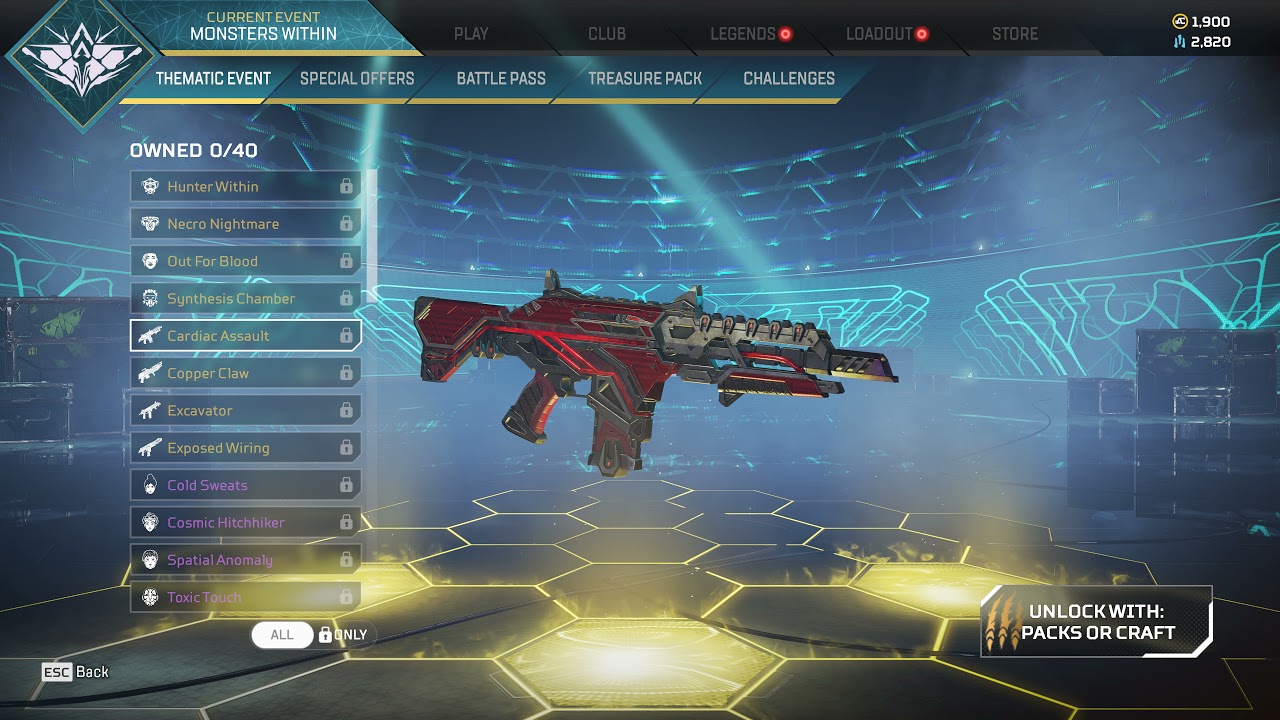The image size is (1280, 720).
Task: Select the Cardiac Assault weapon skin icon
Action: [150, 336]
